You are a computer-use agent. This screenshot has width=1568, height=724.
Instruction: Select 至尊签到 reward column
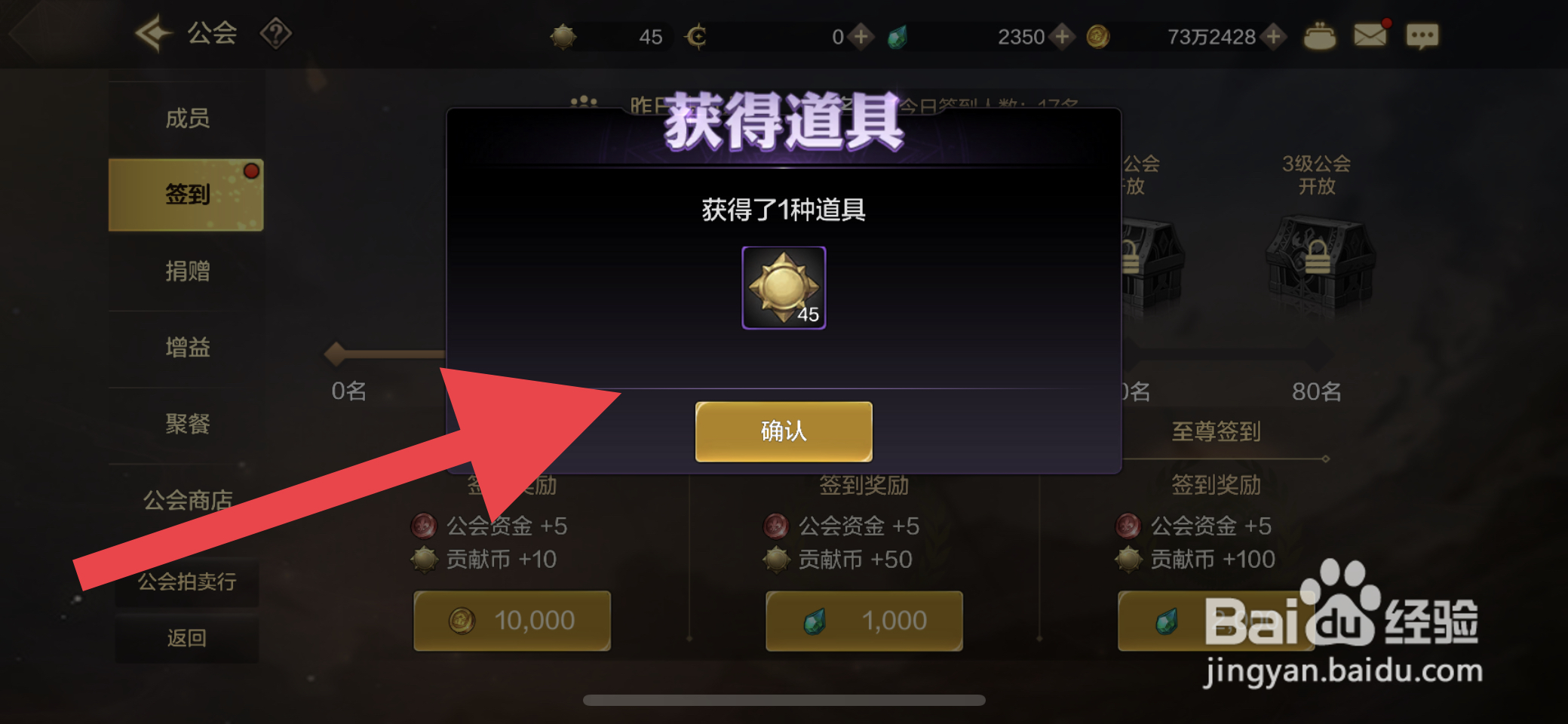pos(1216,431)
